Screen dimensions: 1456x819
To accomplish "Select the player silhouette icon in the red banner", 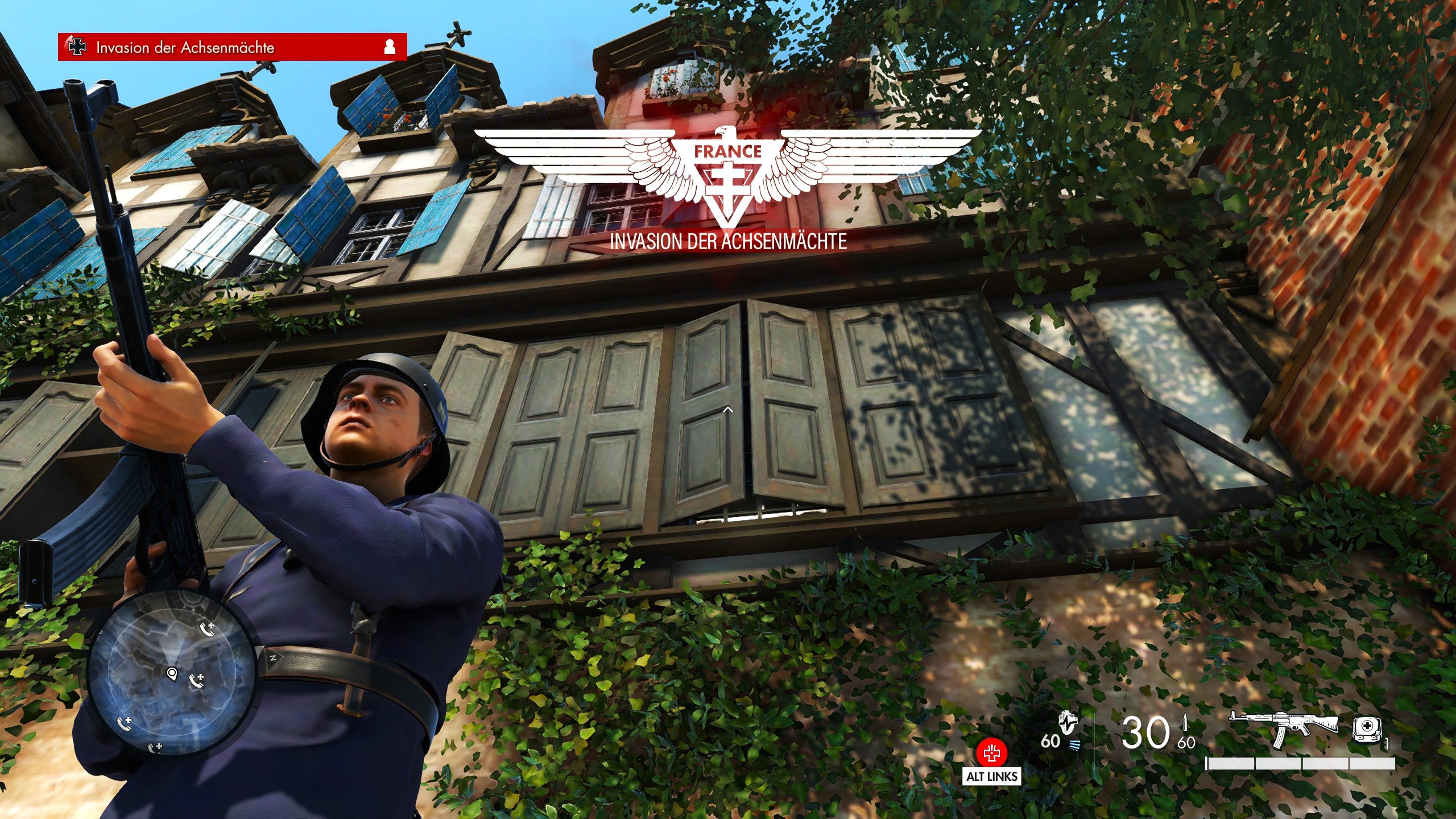I will coord(390,47).
